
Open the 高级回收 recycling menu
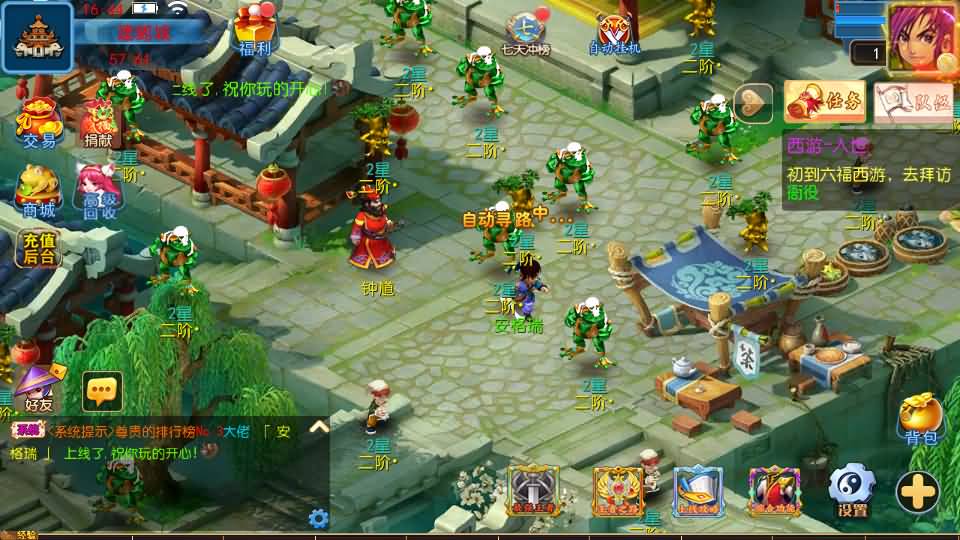tap(99, 190)
